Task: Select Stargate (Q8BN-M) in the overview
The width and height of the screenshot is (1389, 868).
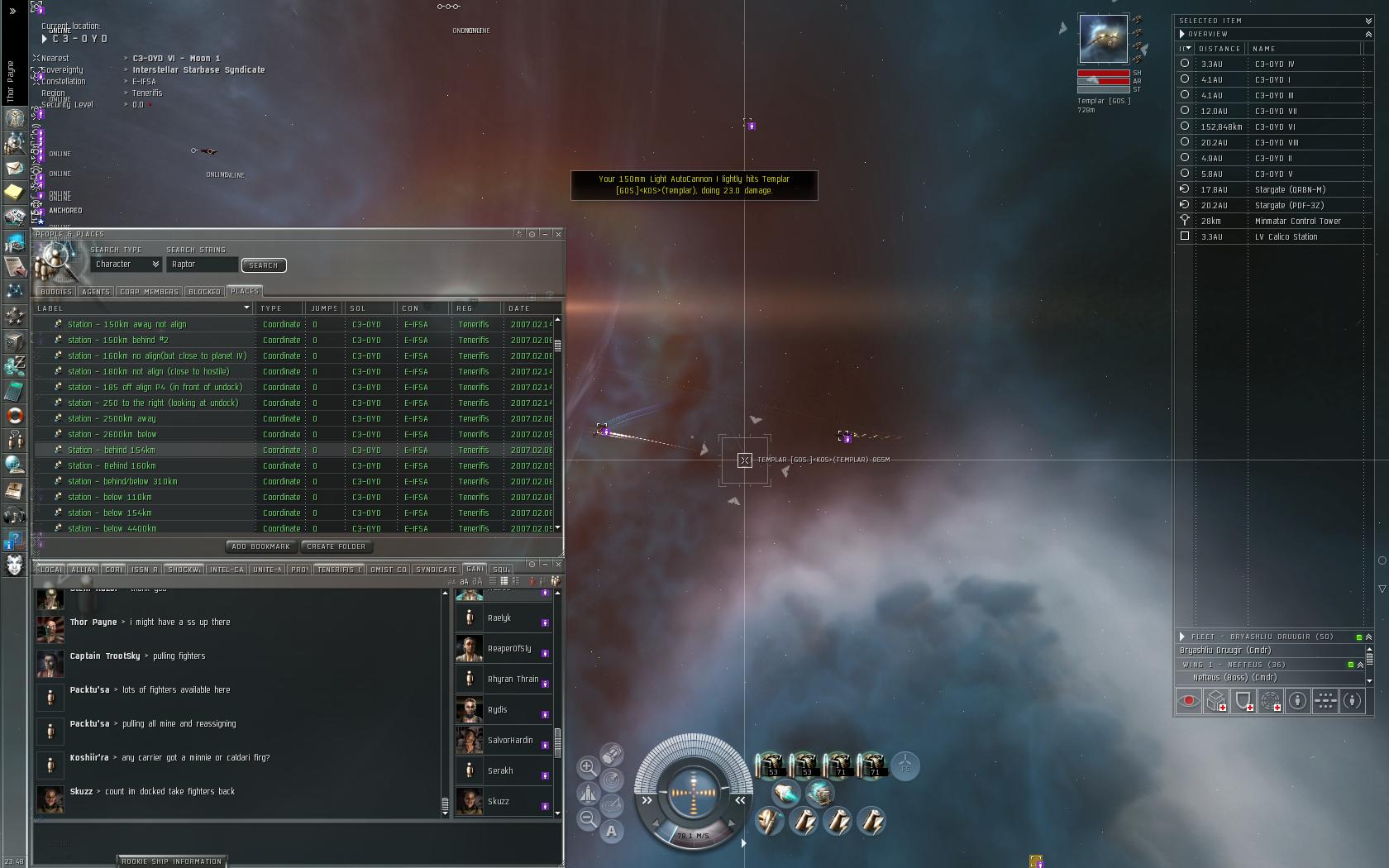Action: click(x=1289, y=189)
